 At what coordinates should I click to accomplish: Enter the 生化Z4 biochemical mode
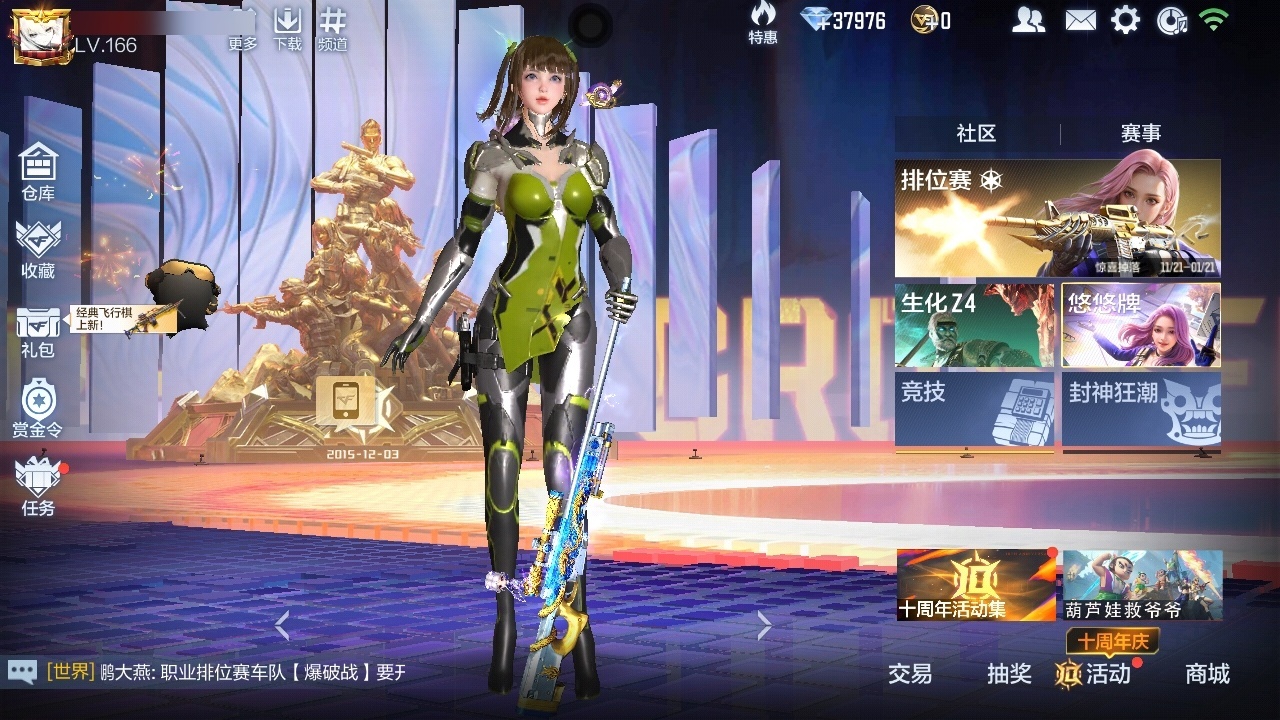[x=975, y=323]
